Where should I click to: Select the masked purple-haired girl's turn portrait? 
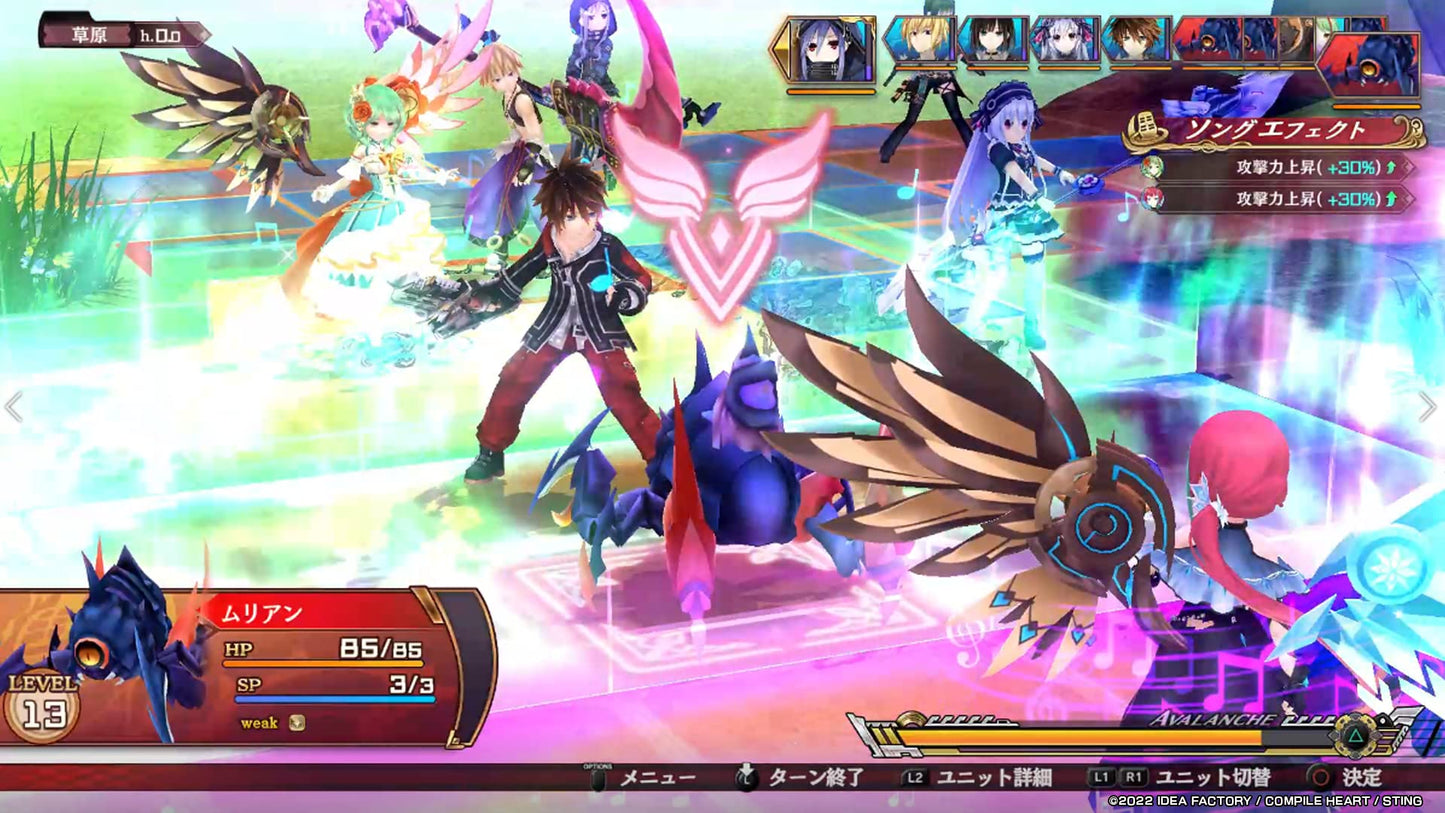[832, 49]
